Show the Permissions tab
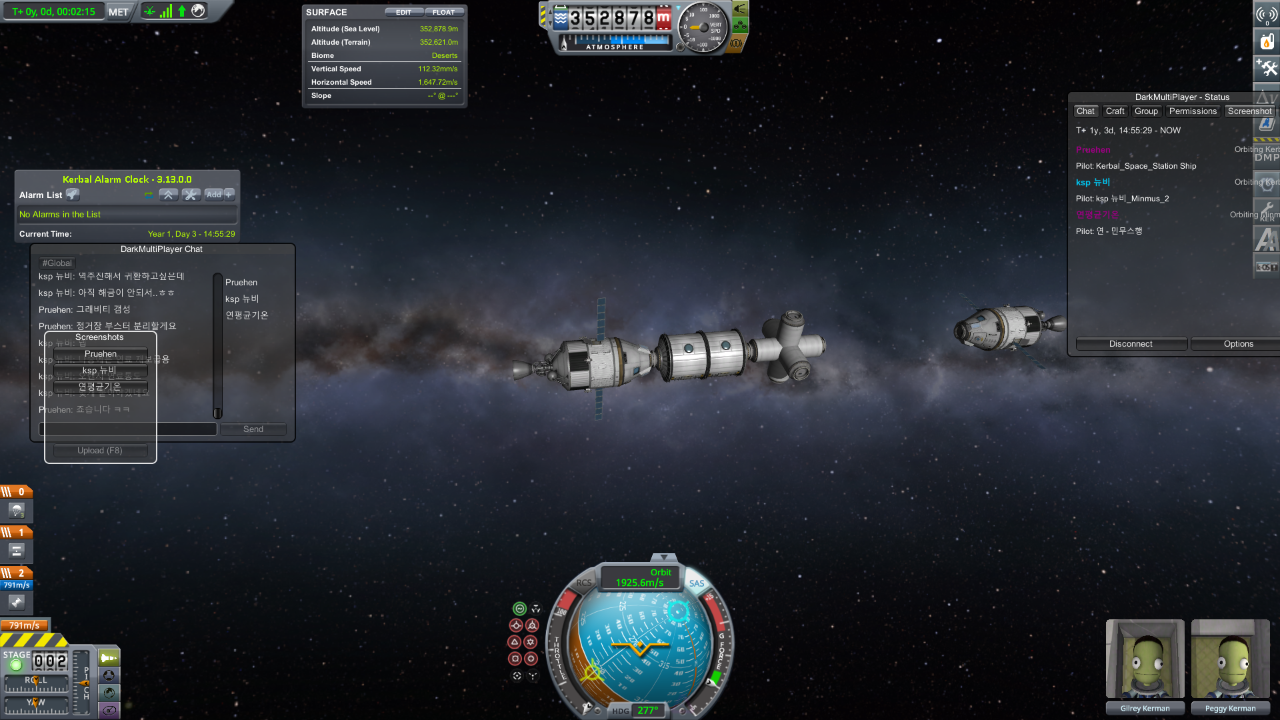This screenshot has height=720, width=1280. tap(1193, 111)
